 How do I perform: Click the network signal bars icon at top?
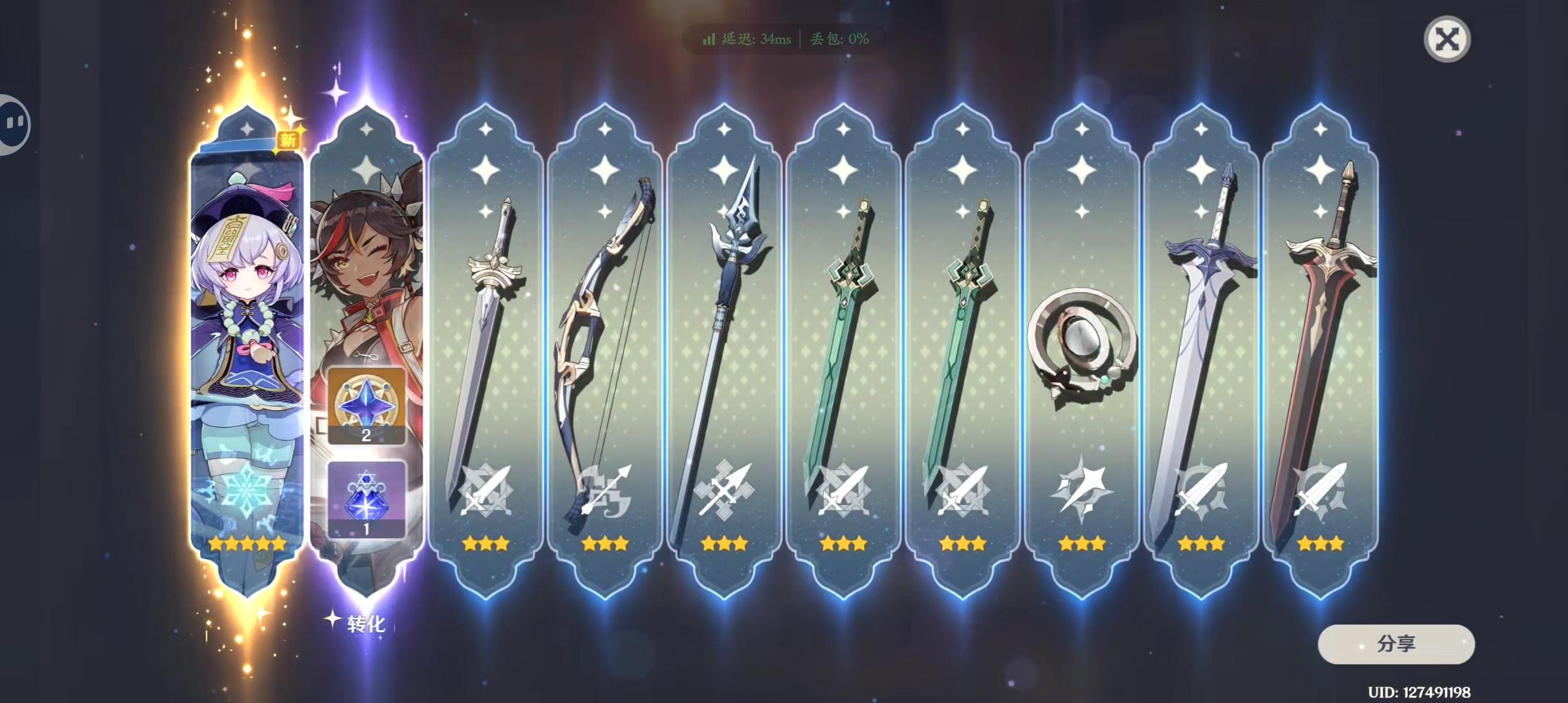[709, 39]
